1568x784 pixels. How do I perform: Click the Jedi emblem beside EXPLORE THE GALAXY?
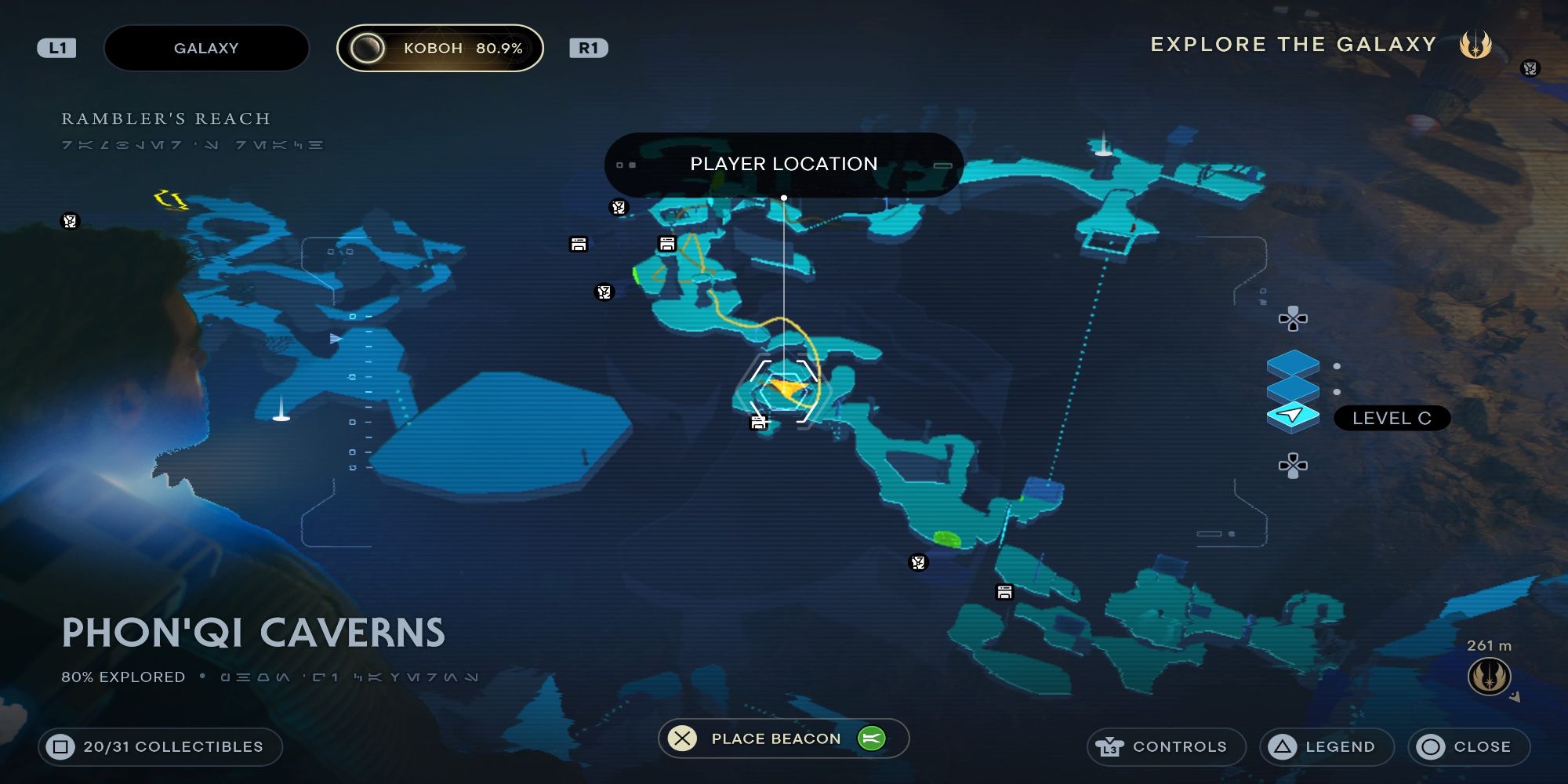(1476, 45)
